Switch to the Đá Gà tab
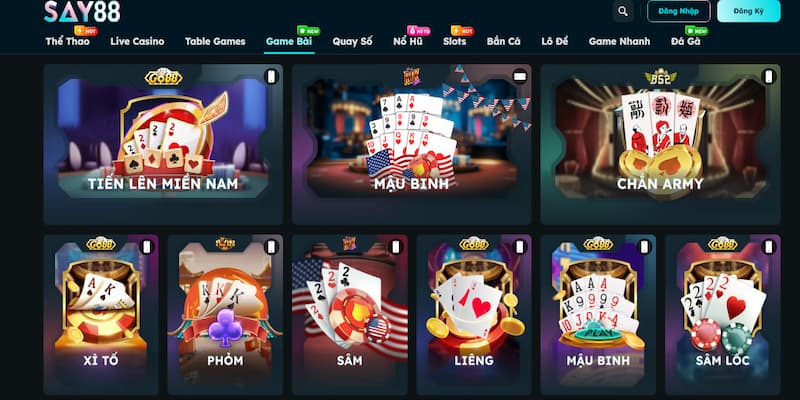800x400 pixels. pos(685,42)
